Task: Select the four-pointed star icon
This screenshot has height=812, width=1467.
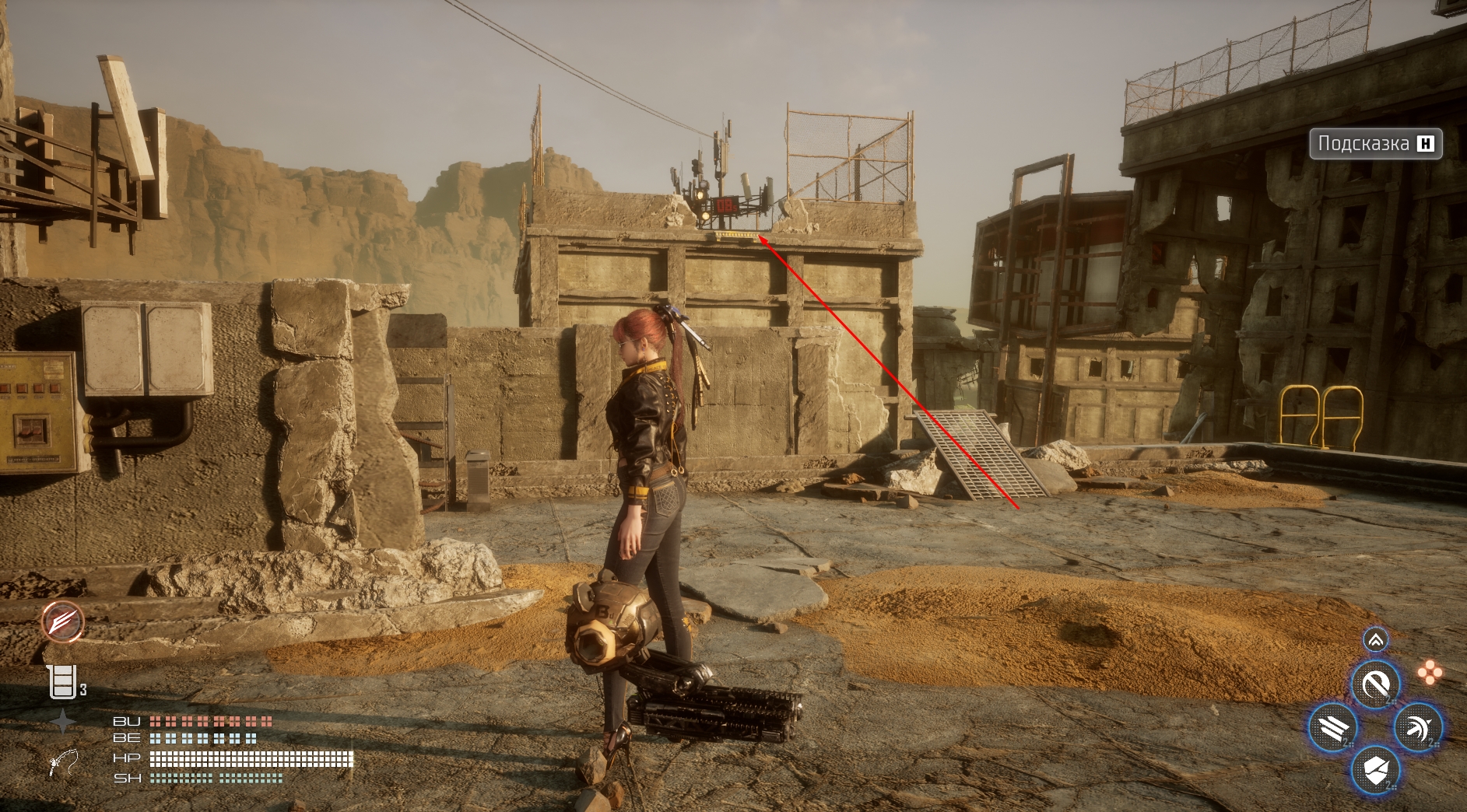Action: coord(62,722)
